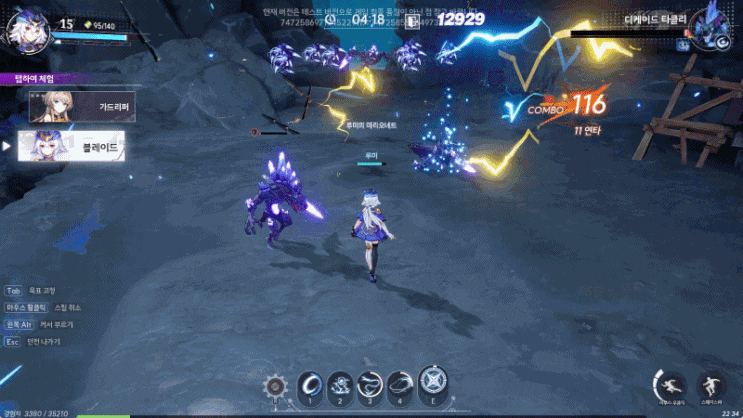Activate the gear-shaped skill icon
The width and height of the screenshot is (743, 418).
pos(275,386)
